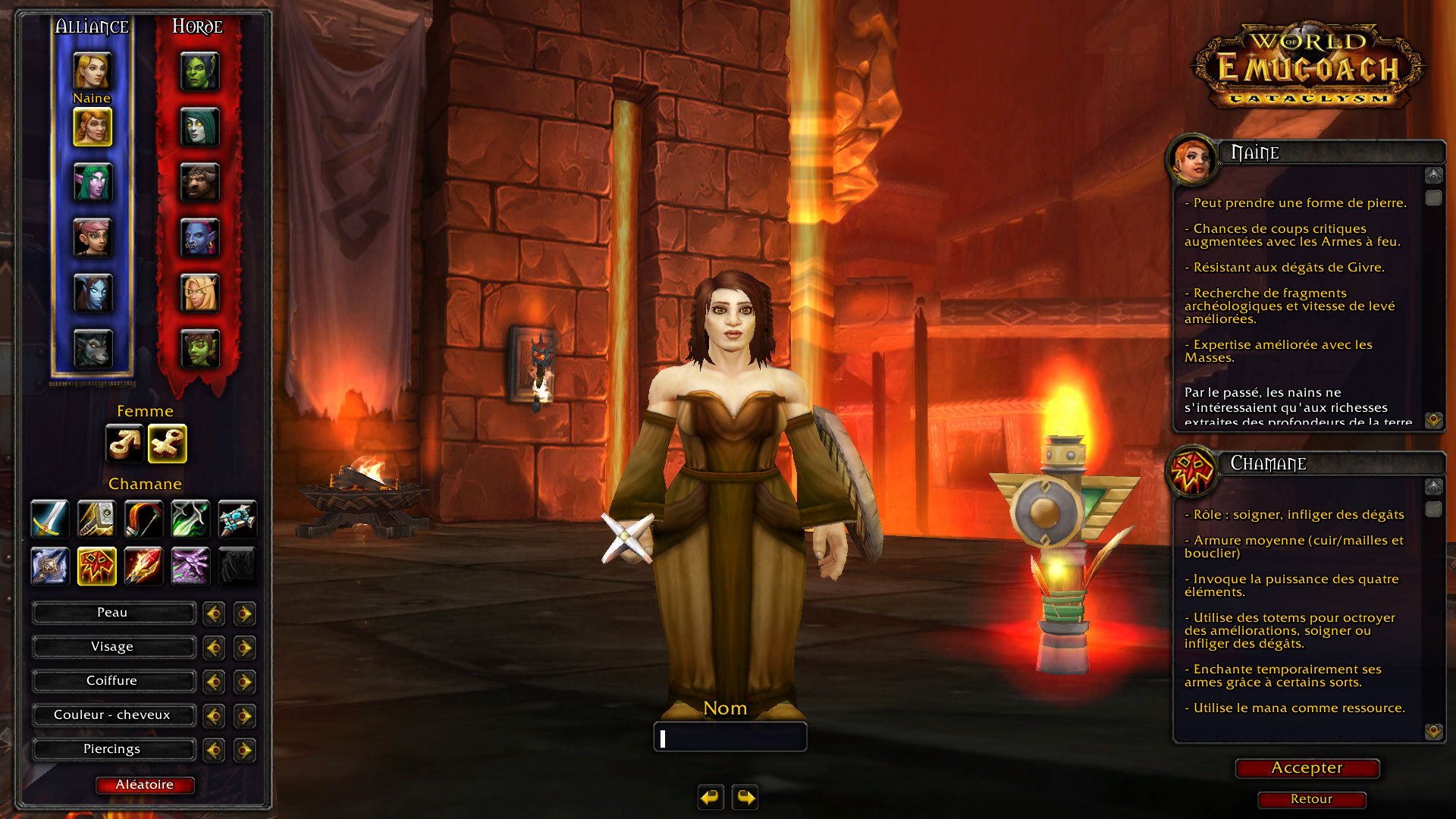
Task: Randomize appearance with Aléatoire
Action: 145,785
